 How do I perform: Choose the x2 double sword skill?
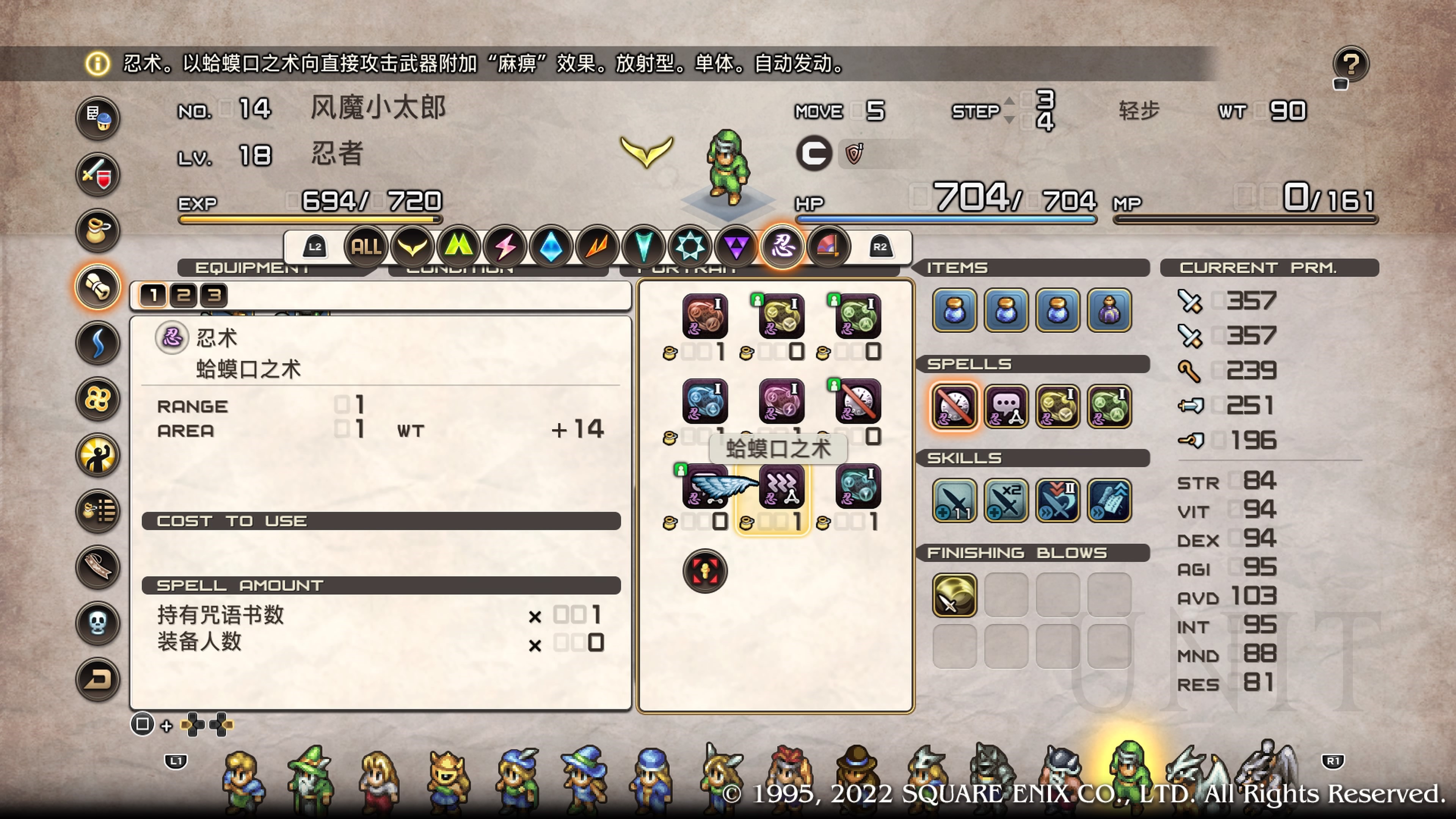tap(1006, 501)
